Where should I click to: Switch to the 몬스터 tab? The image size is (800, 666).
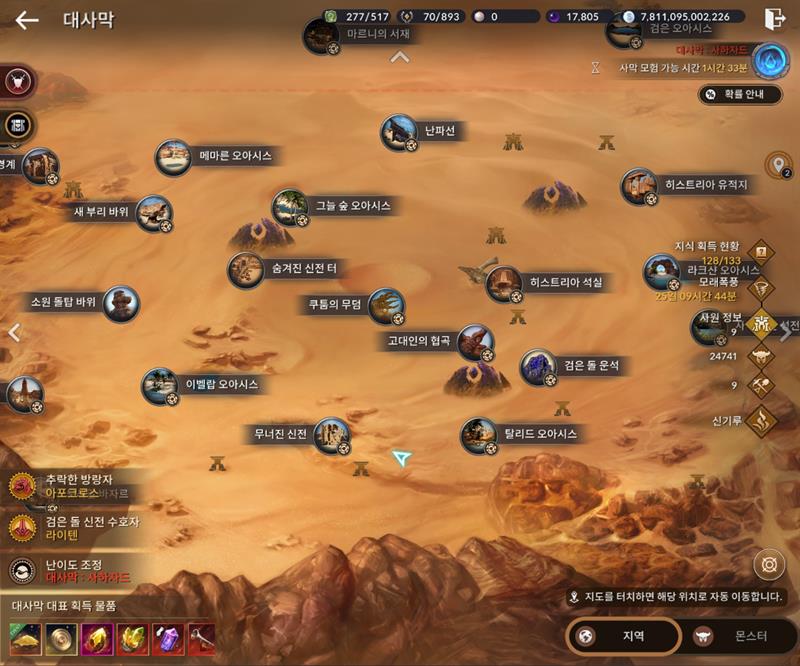(x=737, y=635)
